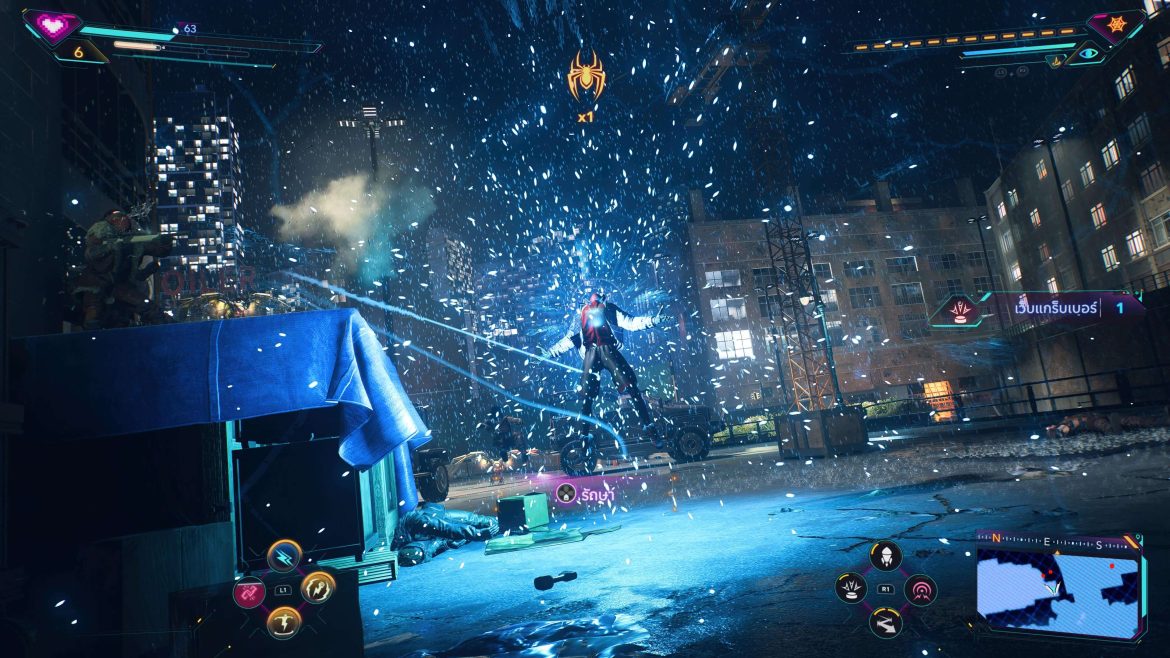Screen dimensions: 1170x658
Task: Choose the rocket-shaped gadget icon
Action: (x=885, y=556)
